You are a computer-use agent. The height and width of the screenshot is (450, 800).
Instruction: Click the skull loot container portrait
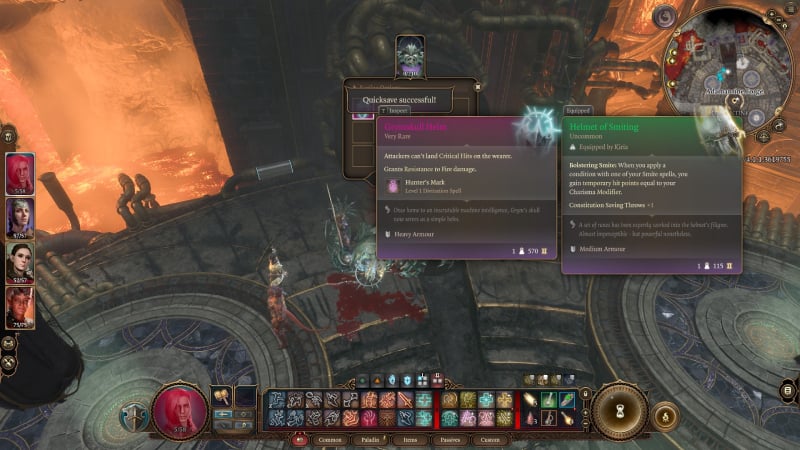(x=410, y=54)
